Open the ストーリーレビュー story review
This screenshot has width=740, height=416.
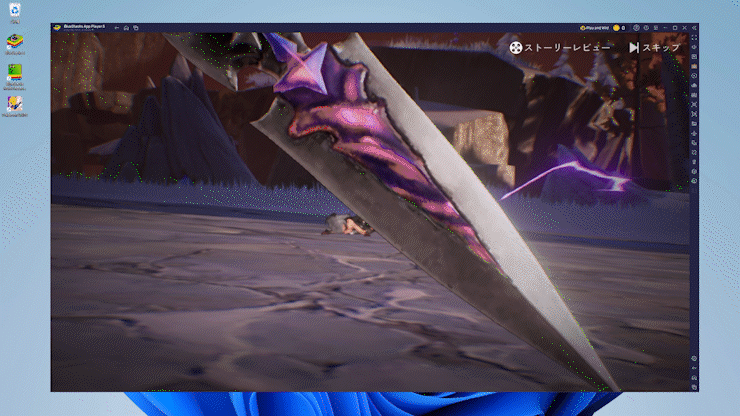(x=557, y=47)
